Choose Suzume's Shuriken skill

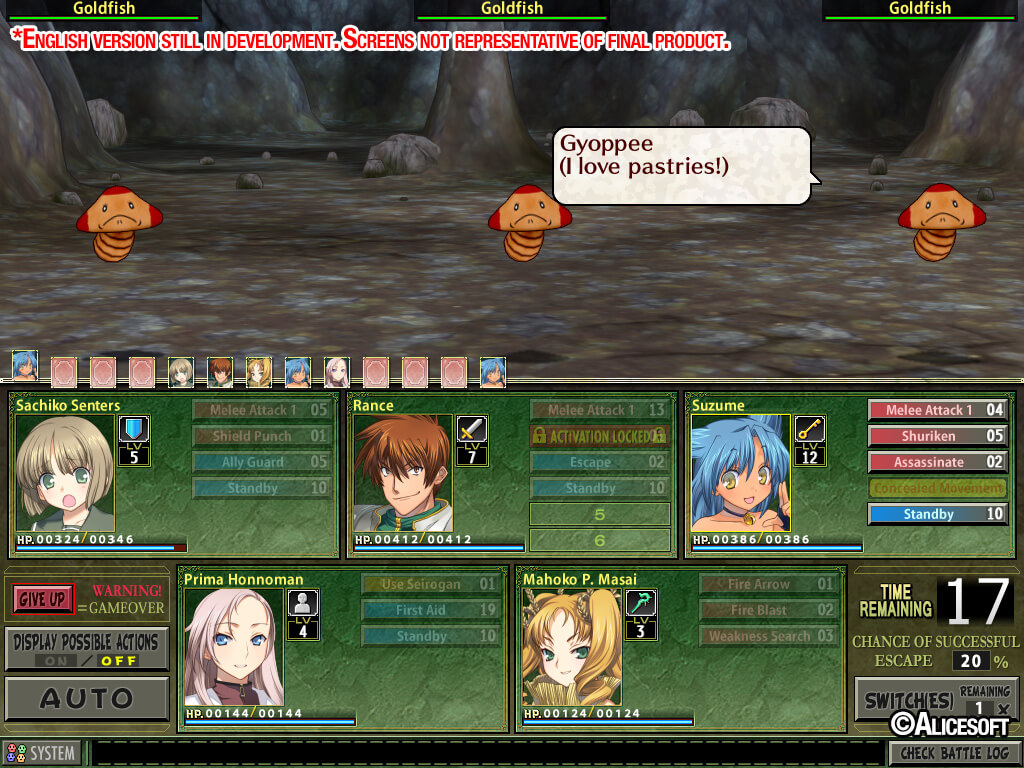coord(936,436)
